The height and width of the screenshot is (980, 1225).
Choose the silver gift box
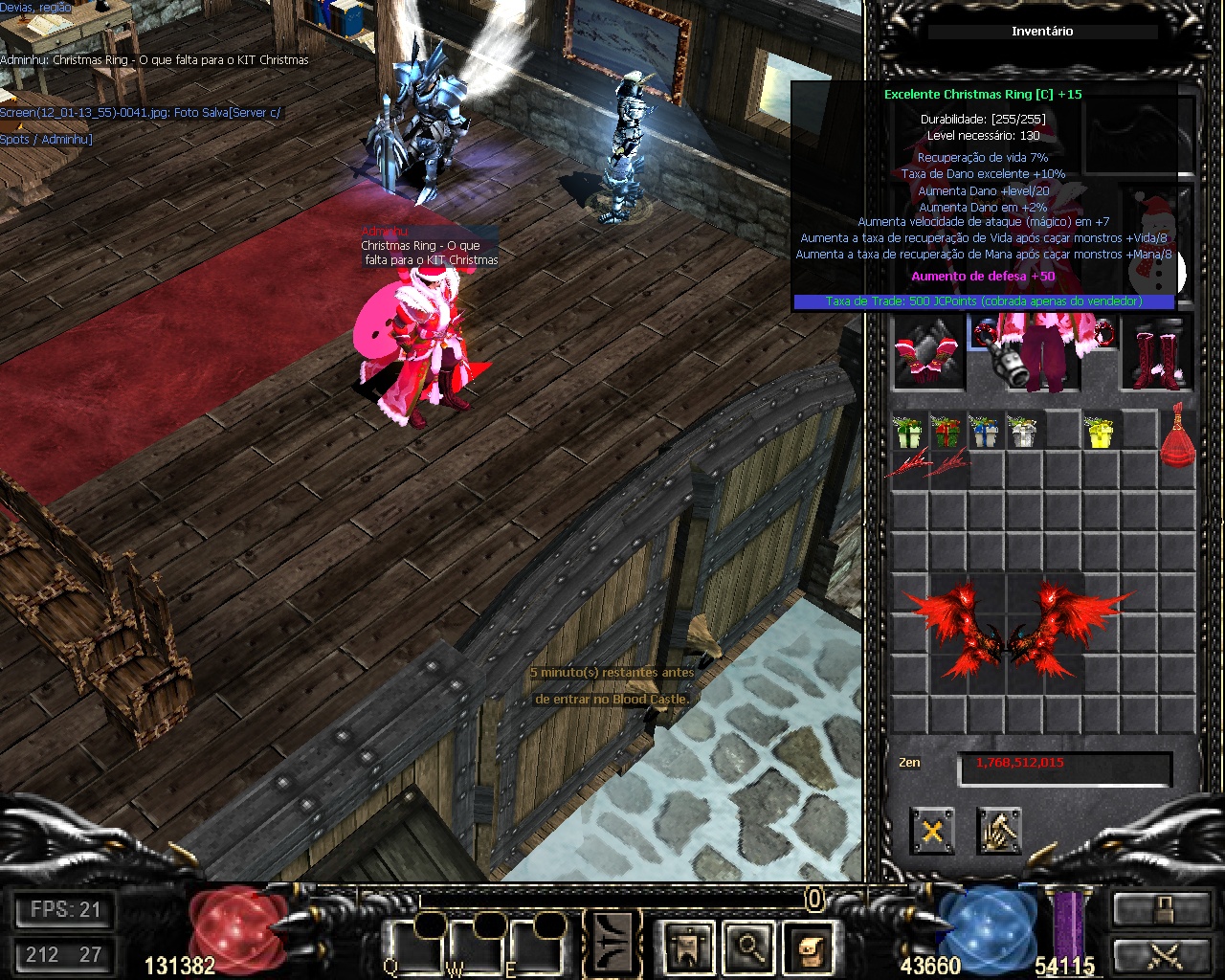(x=1023, y=432)
